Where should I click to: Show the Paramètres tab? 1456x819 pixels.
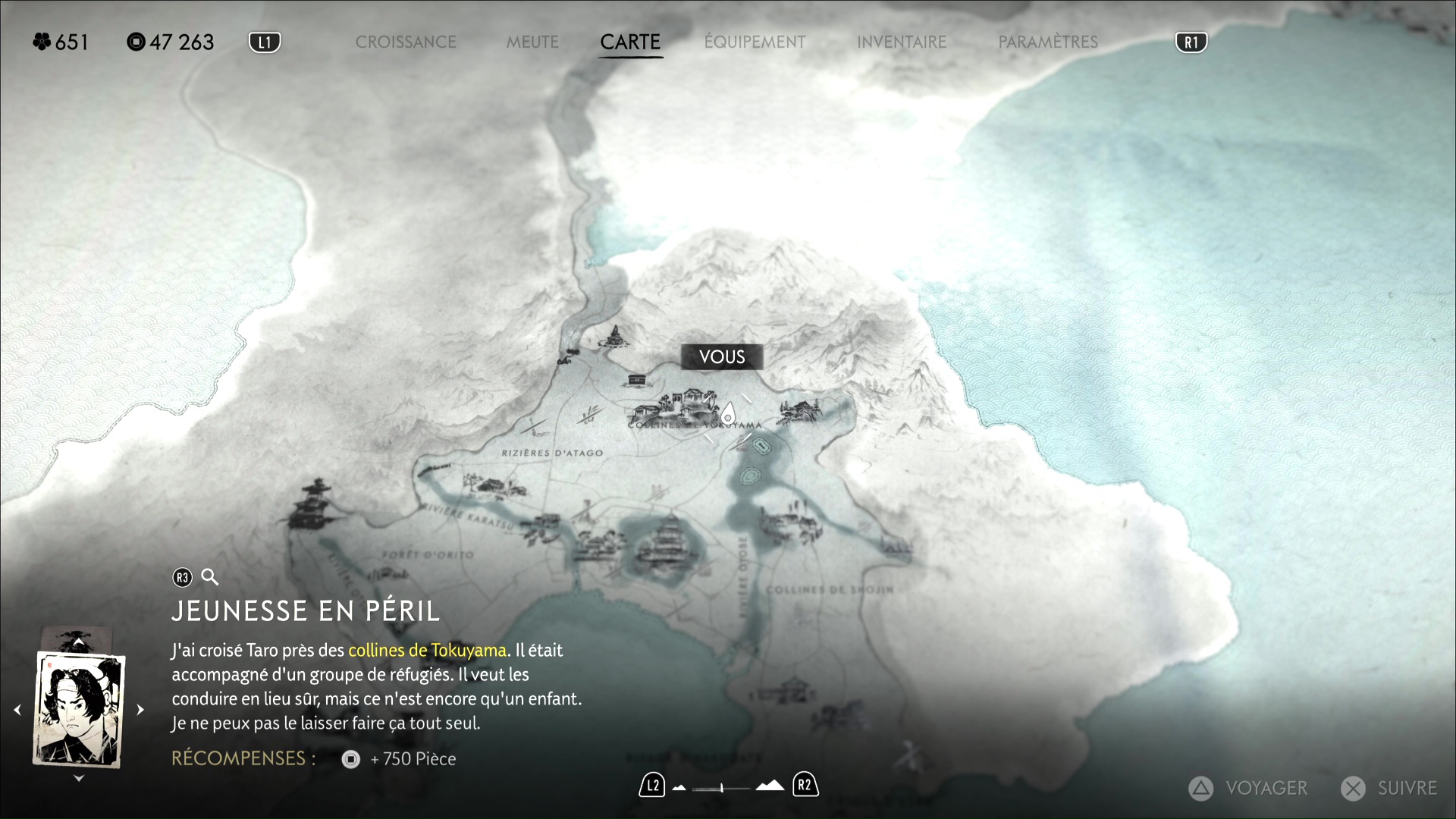[x=1048, y=42]
